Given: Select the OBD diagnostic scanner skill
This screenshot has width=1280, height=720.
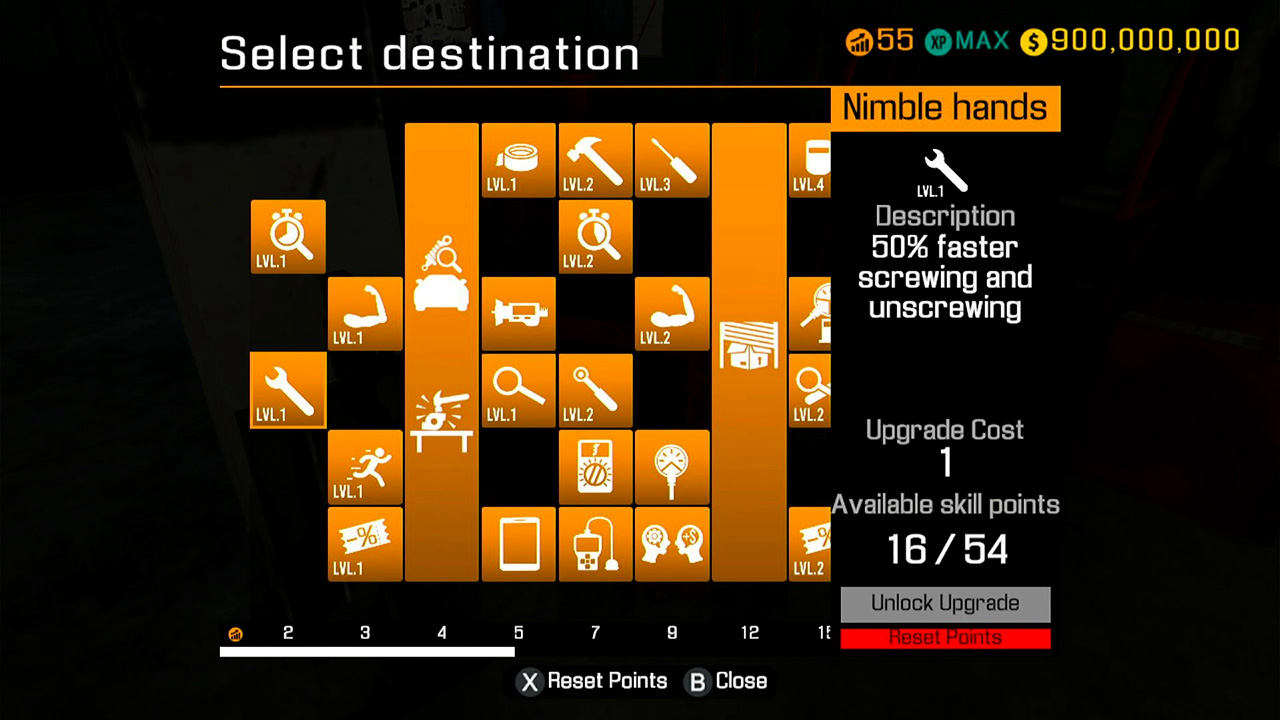Looking at the screenshot, I should [x=595, y=544].
